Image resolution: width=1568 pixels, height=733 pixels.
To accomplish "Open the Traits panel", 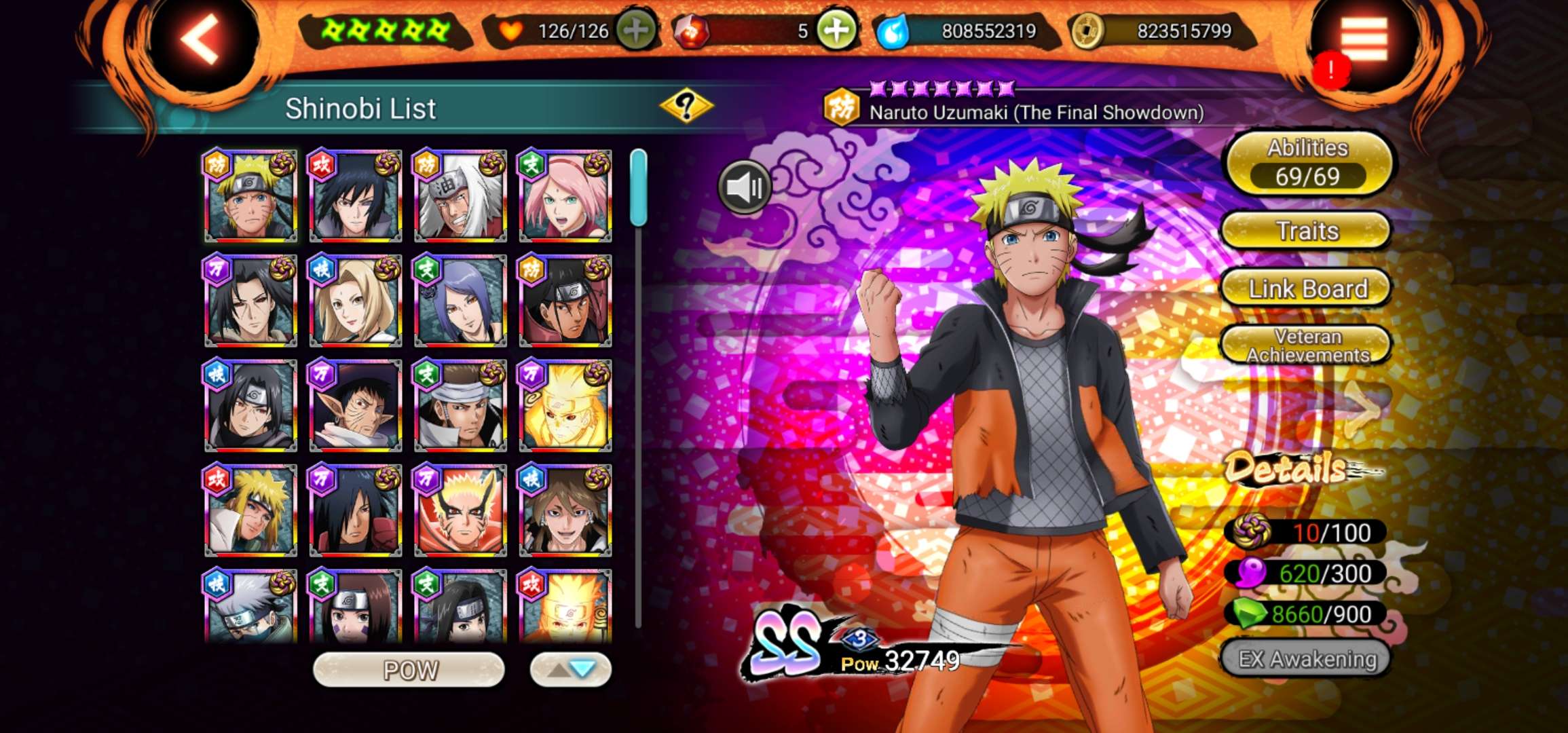I will tap(1307, 231).
